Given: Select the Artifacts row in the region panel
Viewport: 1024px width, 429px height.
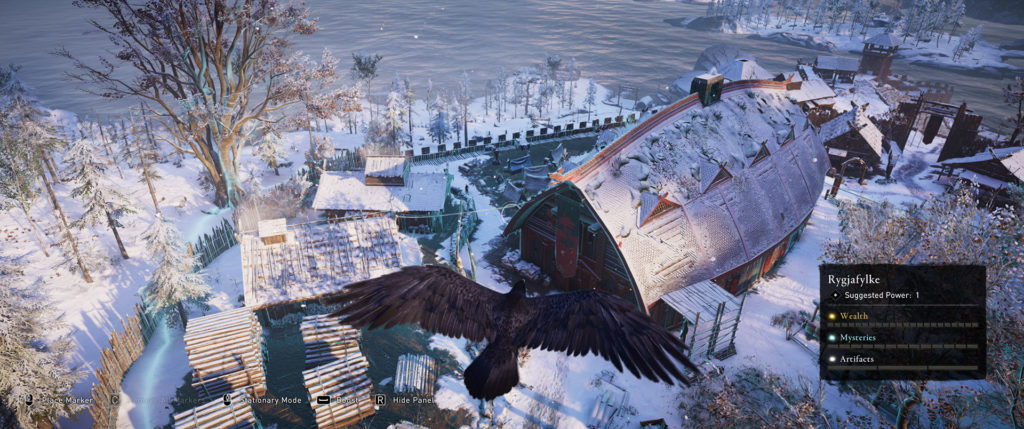Looking at the screenshot, I should tap(900, 358).
